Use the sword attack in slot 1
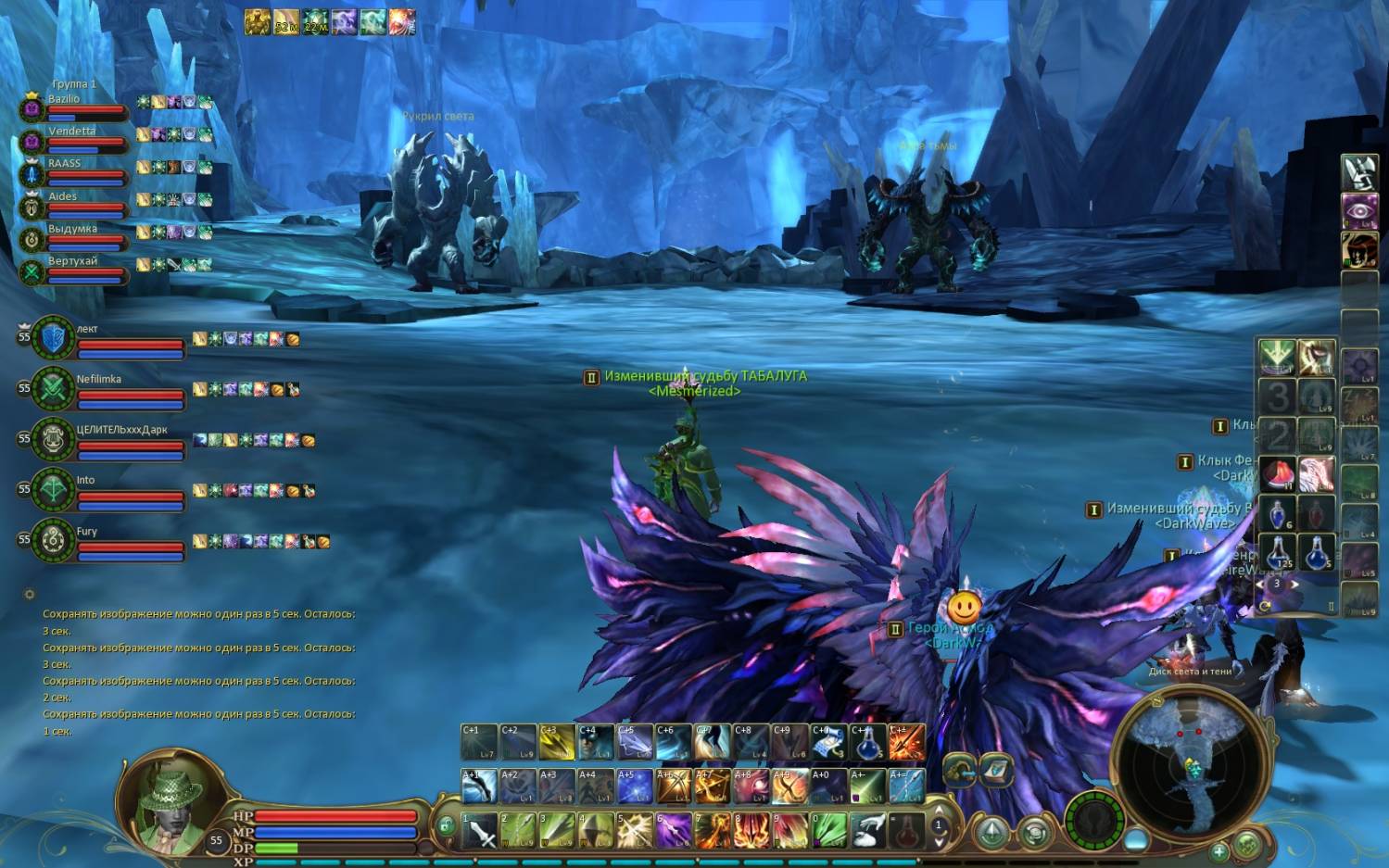Viewport: 1389px width, 868px height. (480, 831)
